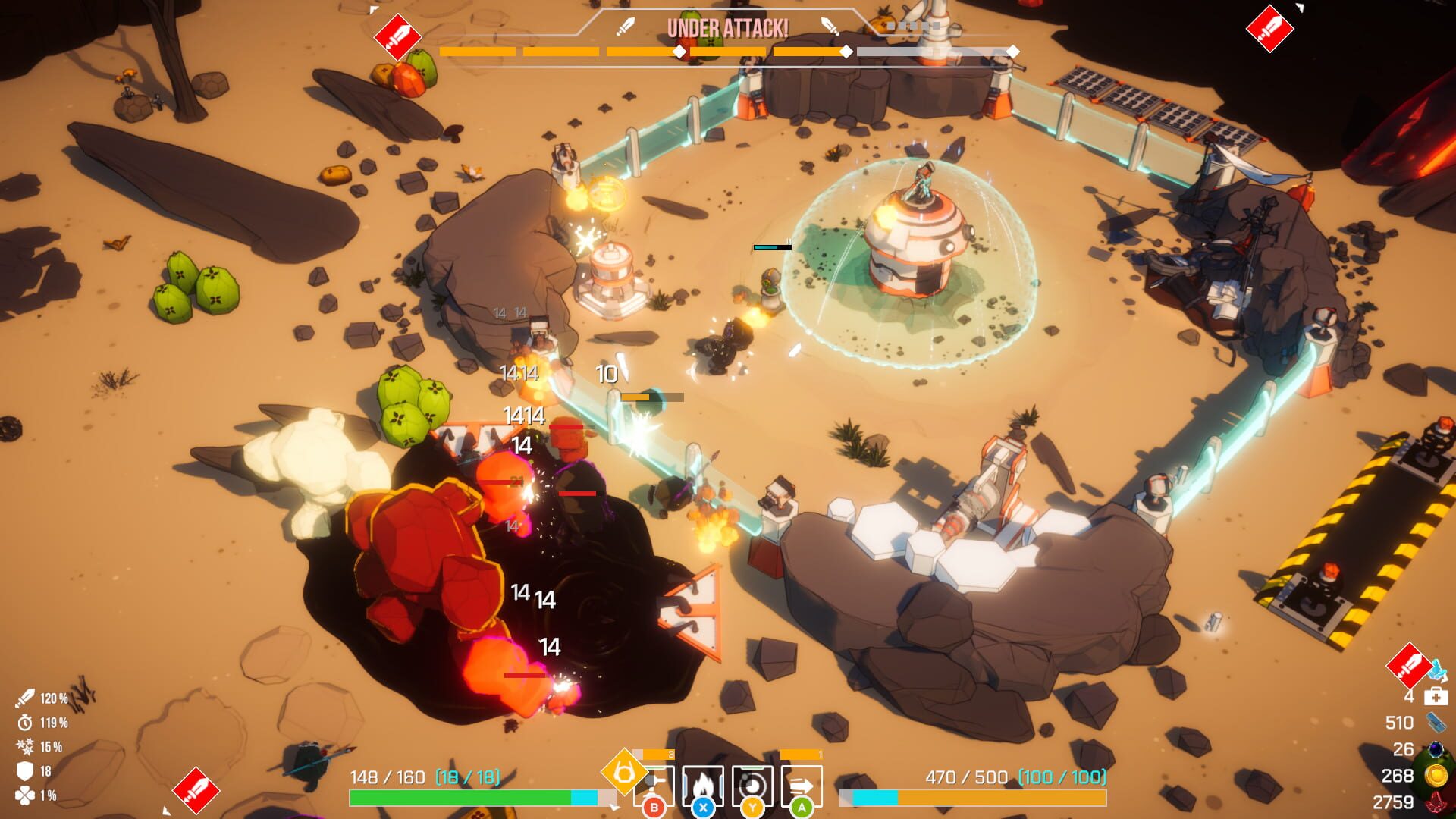Select the gold coin currency icon
Screen dimensions: 1456x819
coord(1436,776)
